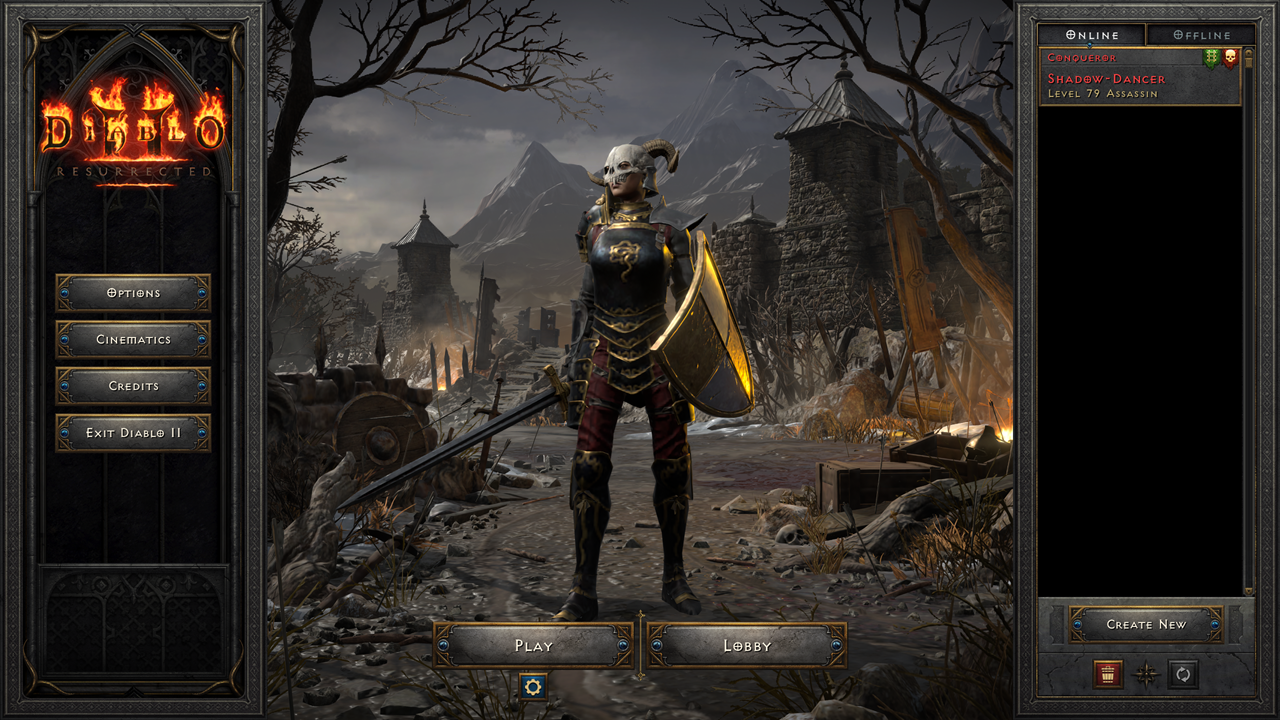Click the blue gem on the Play button
1280x720 pixels.
446,646
